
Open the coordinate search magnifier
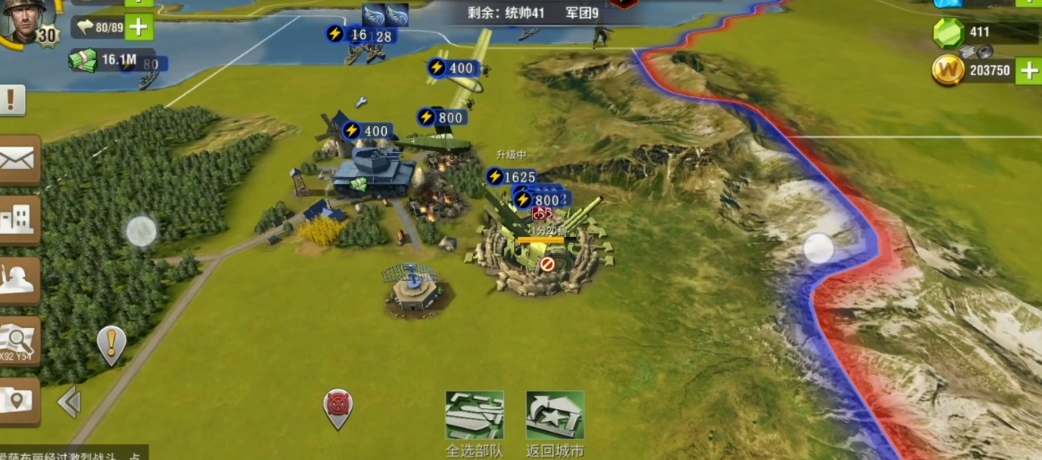[x=18, y=341]
